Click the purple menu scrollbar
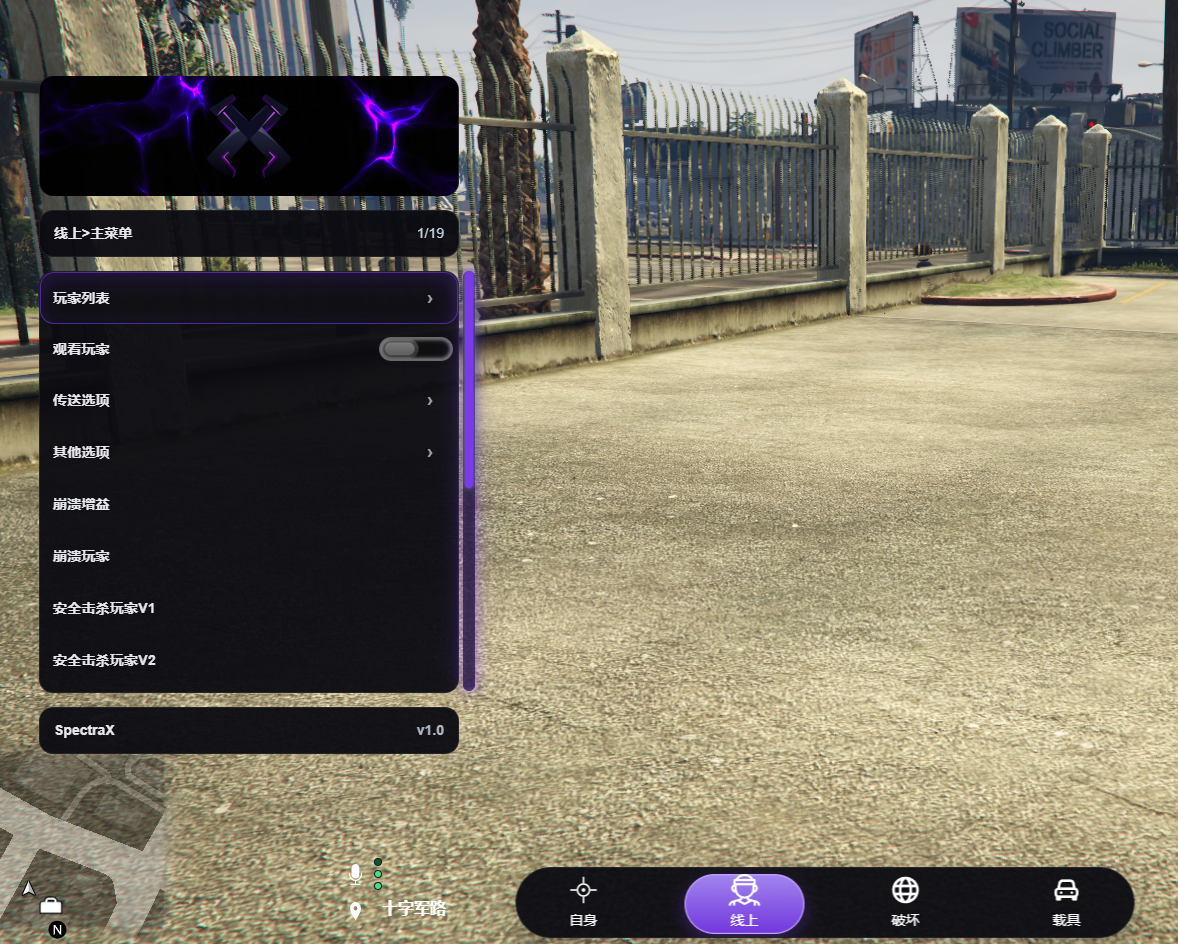Screen dimensions: 1178x944 coord(469,380)
